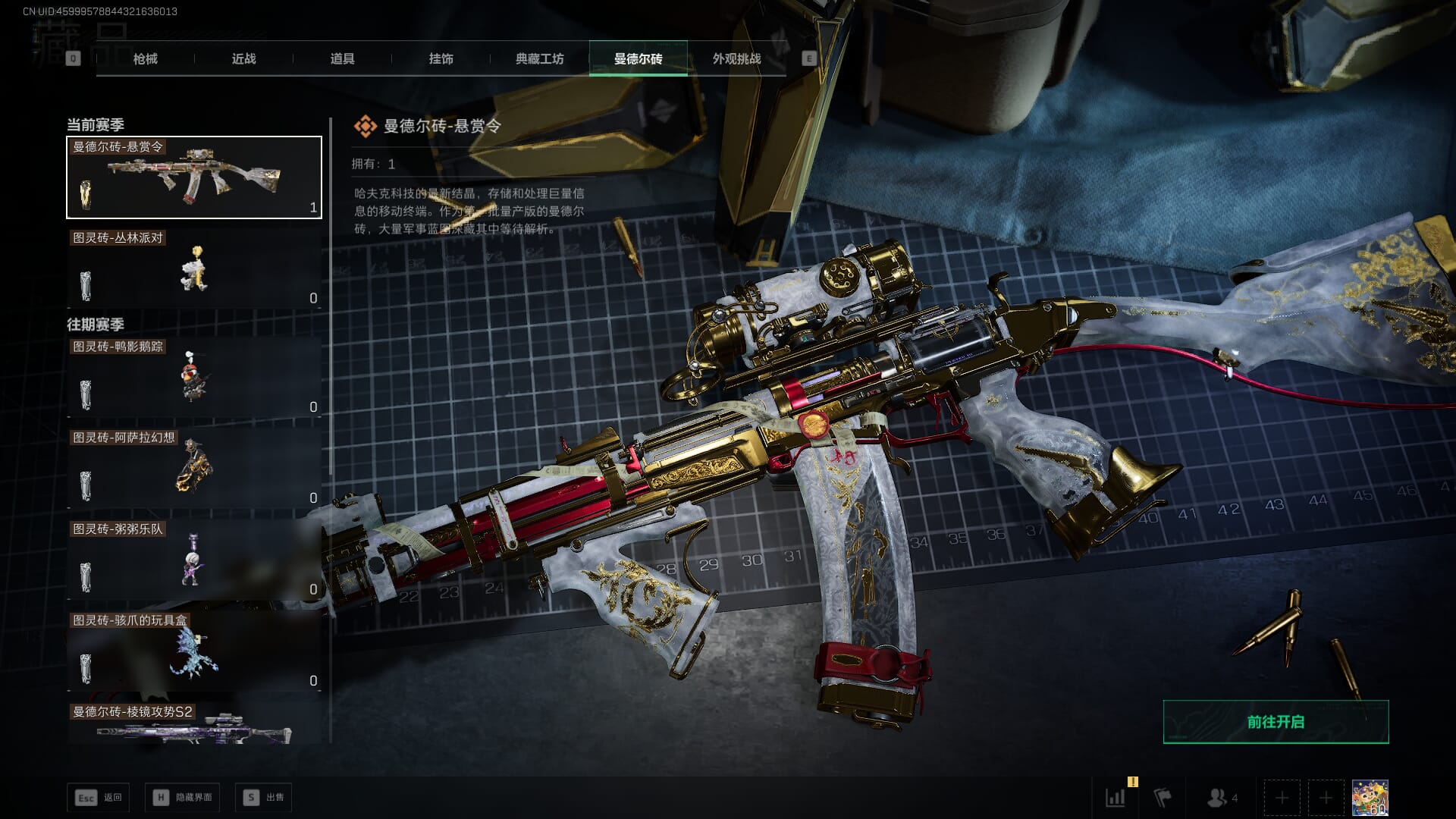Open the 曼德尔砖-棱镜攻势S2 entry
Viewport: 1456px width, 819px height.
pos(194,724)
